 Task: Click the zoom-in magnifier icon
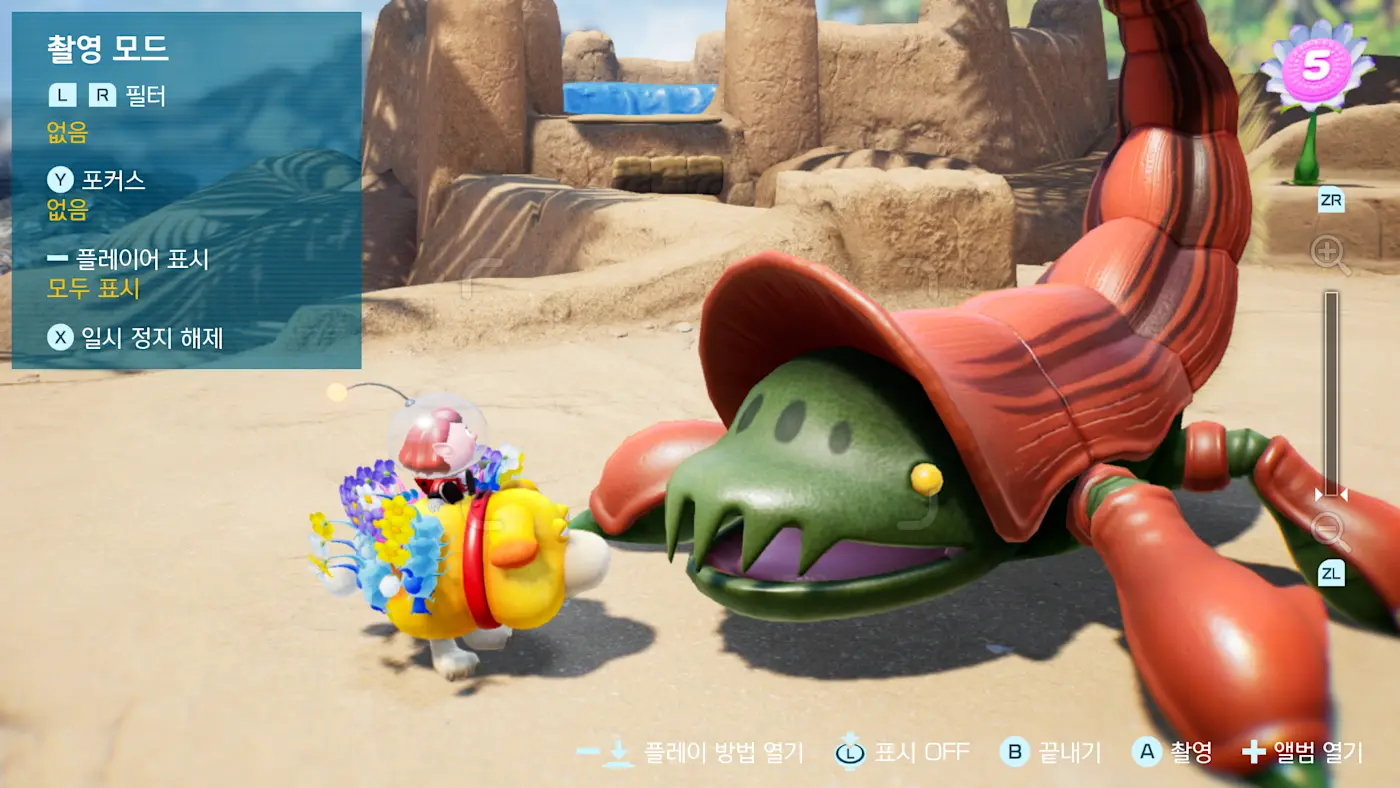[x=1329, y=254]
